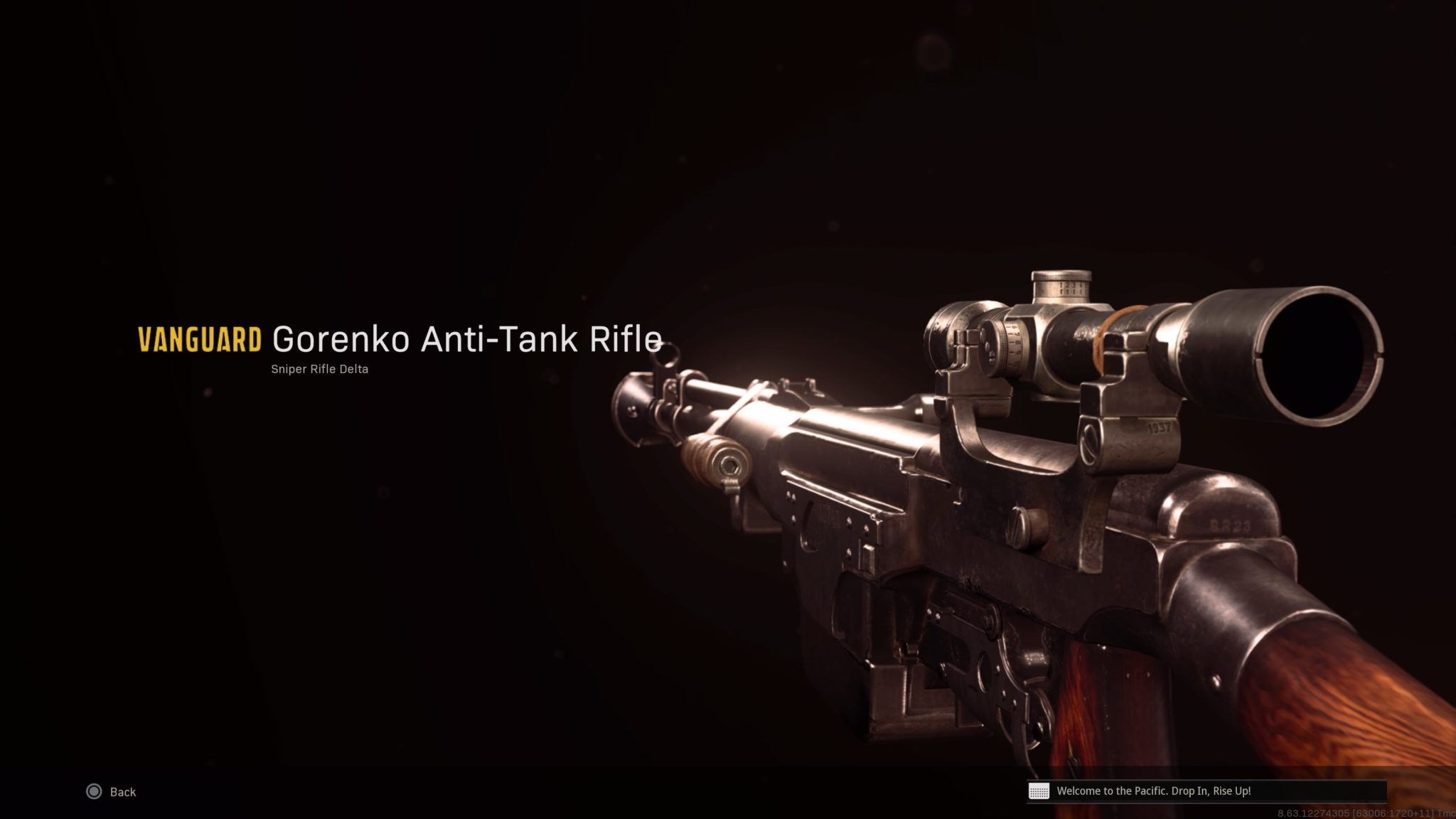This screenshot has height=819, width=1456.
Task: Select the Sniper Rifle Delta subtitle
Action: [x=319, y=369]
